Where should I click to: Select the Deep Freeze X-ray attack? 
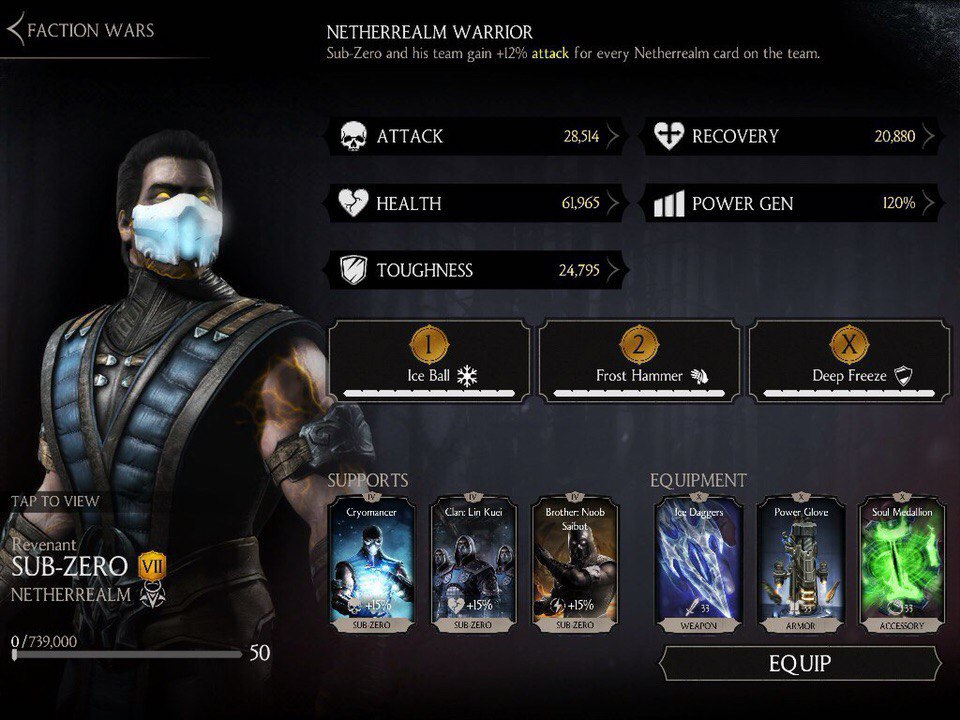[x=849, y=360]
